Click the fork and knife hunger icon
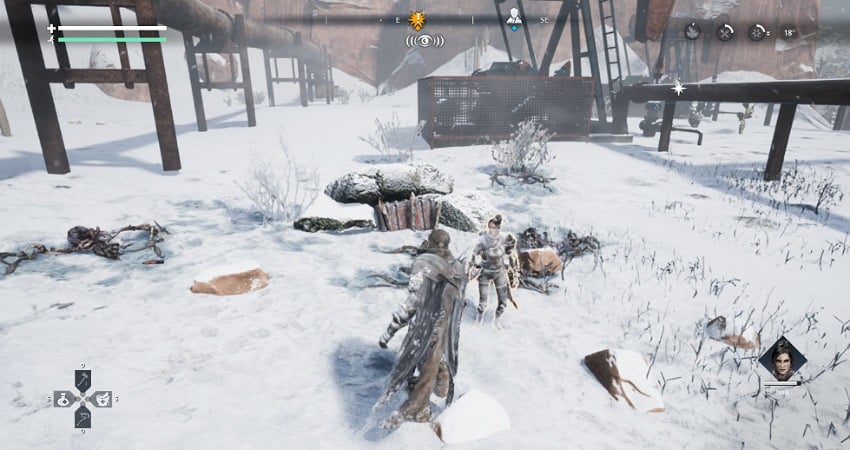Image resolution: width=850 pixels, height=450 pixels. (x=725, y=32)
